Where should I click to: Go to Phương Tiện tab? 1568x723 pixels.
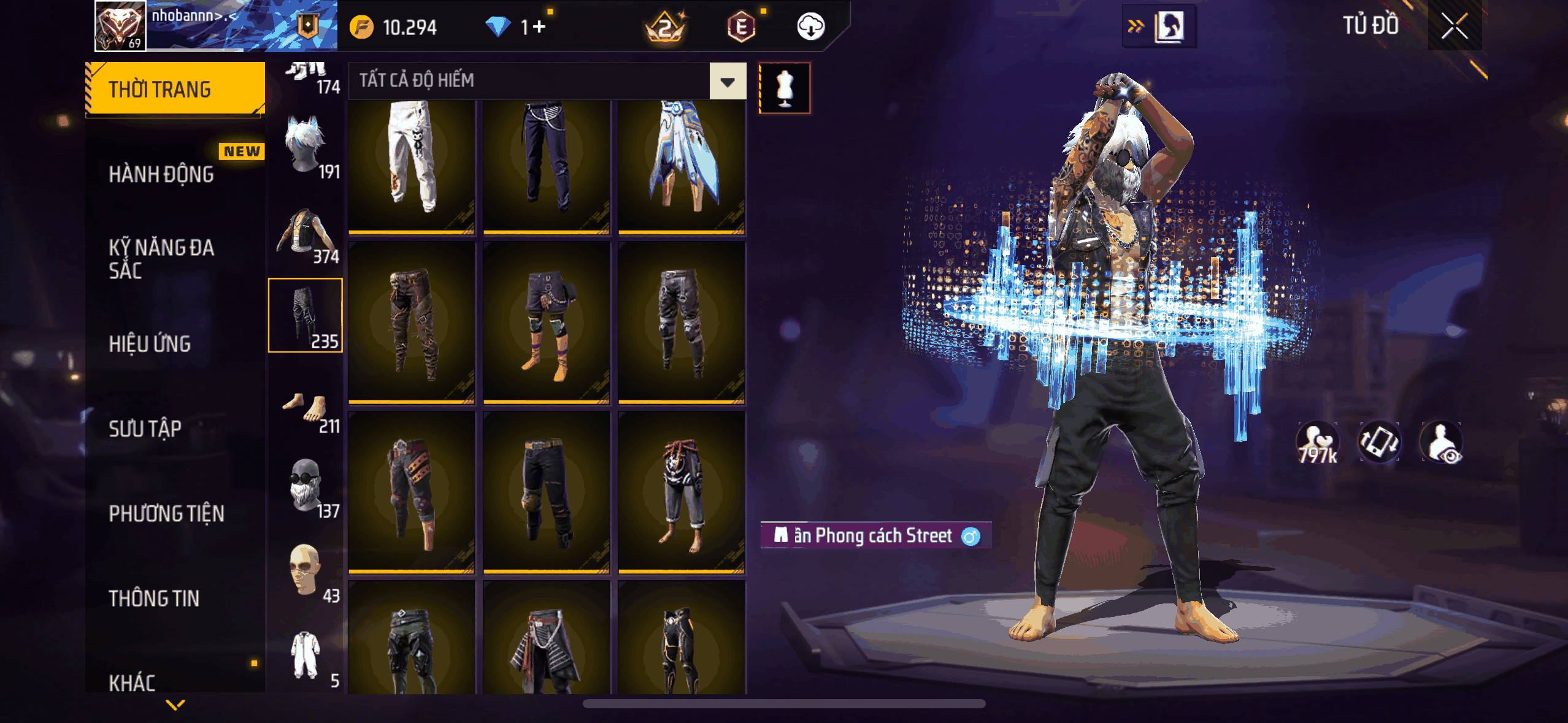[x=166, y=513]
